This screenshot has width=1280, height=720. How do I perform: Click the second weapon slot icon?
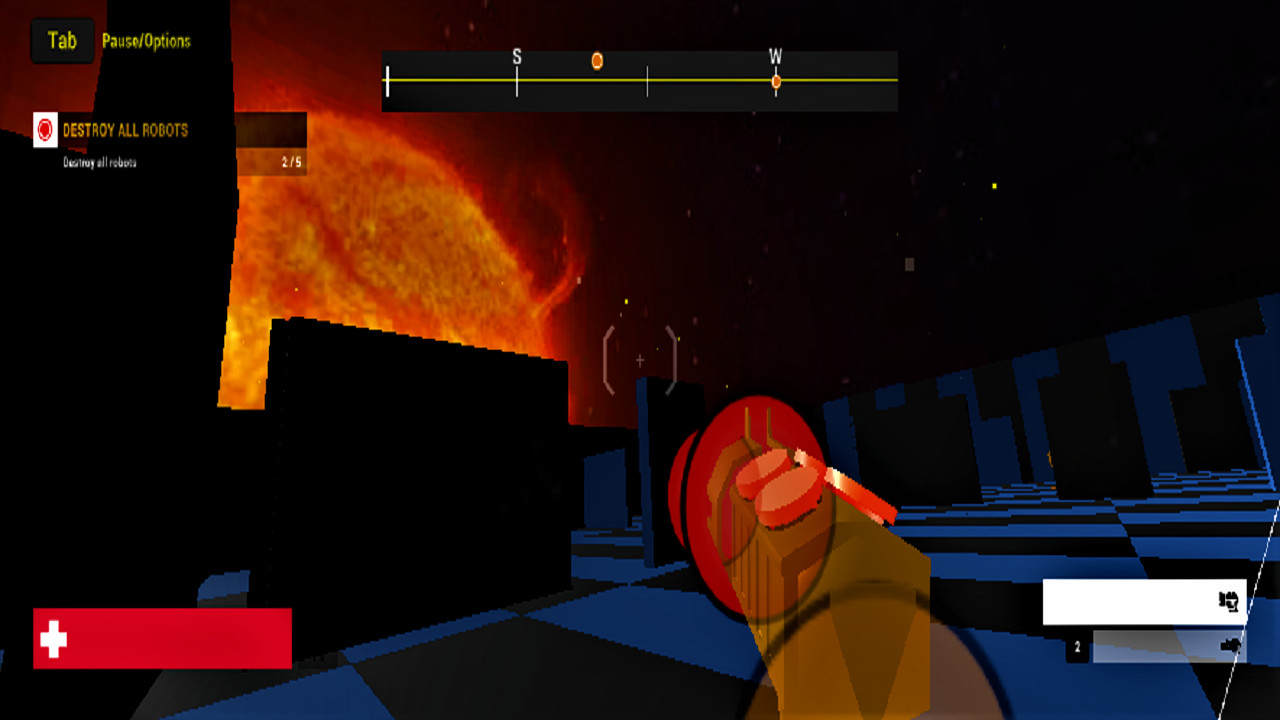point(1229,645)
